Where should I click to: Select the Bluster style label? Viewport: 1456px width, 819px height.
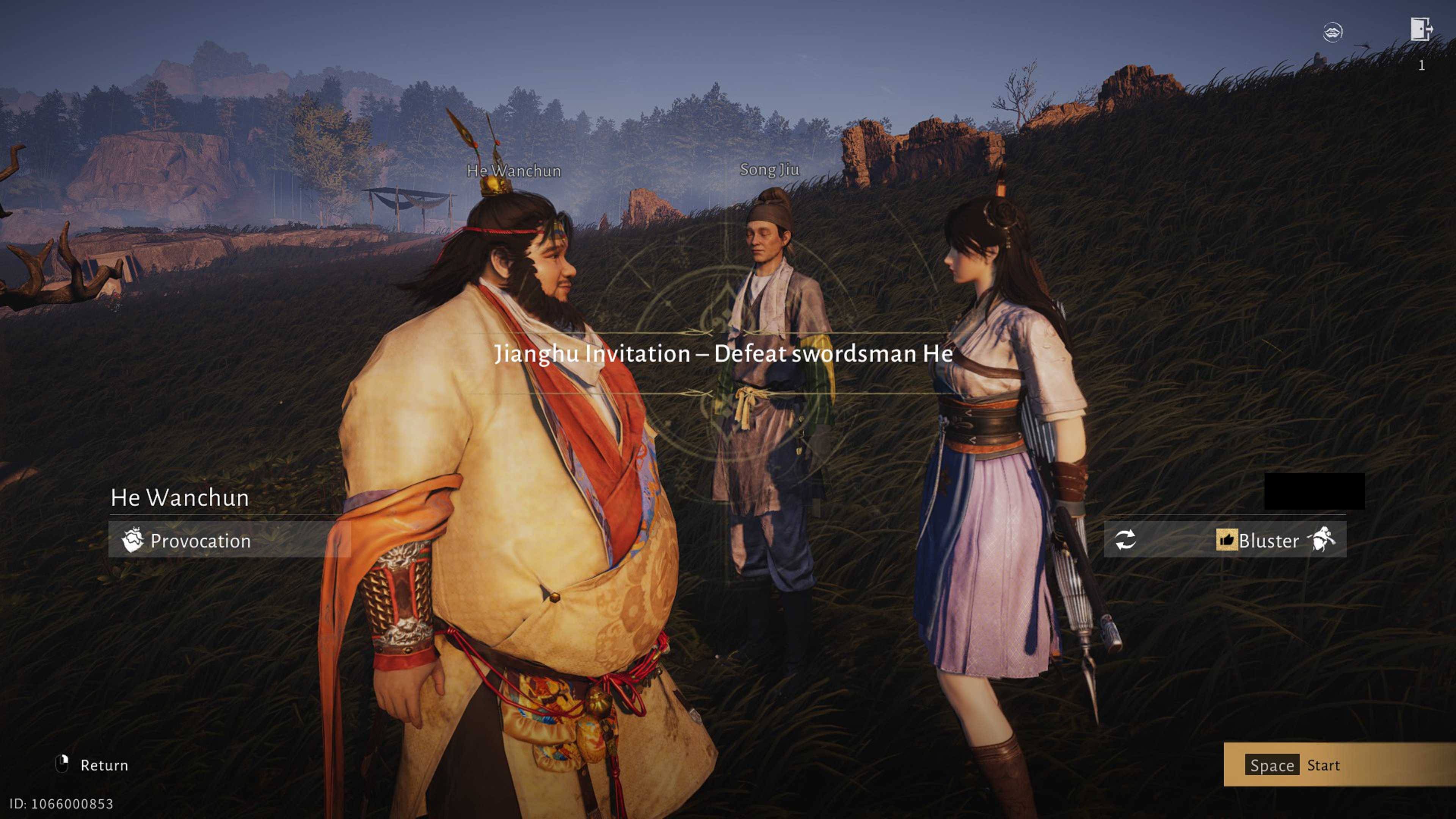[1268, 541]
